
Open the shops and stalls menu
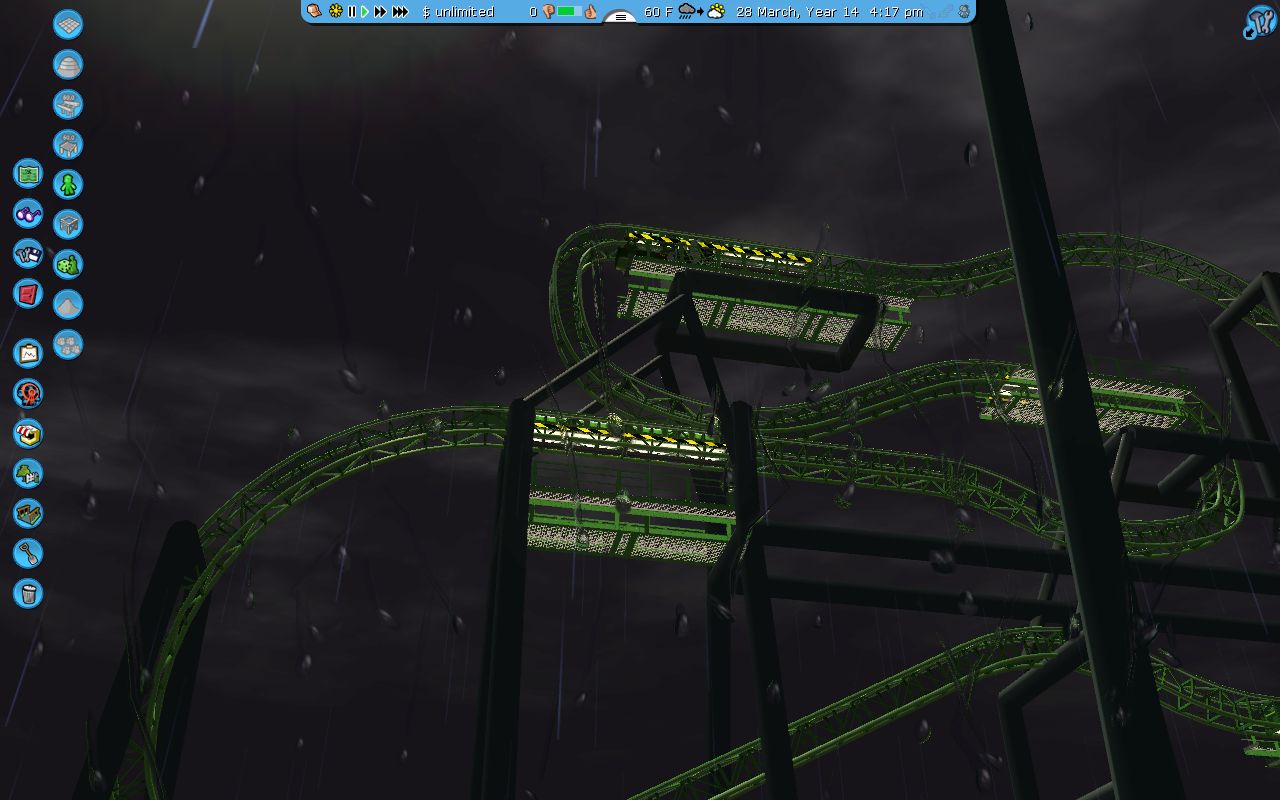(28, 433)
